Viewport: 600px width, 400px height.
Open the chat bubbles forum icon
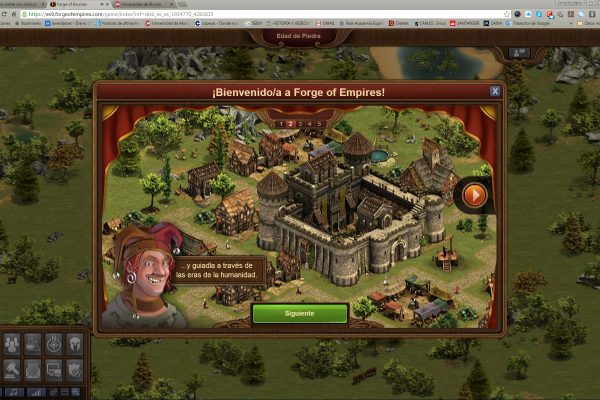[54, 369]
